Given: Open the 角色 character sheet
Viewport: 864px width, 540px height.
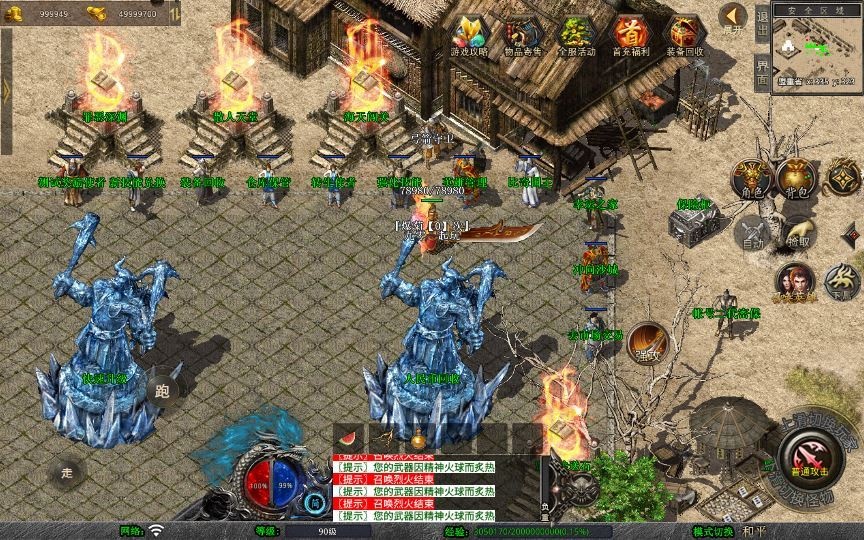Looking at the screenshot, I should pyautogui.click(x=750, y=177).
